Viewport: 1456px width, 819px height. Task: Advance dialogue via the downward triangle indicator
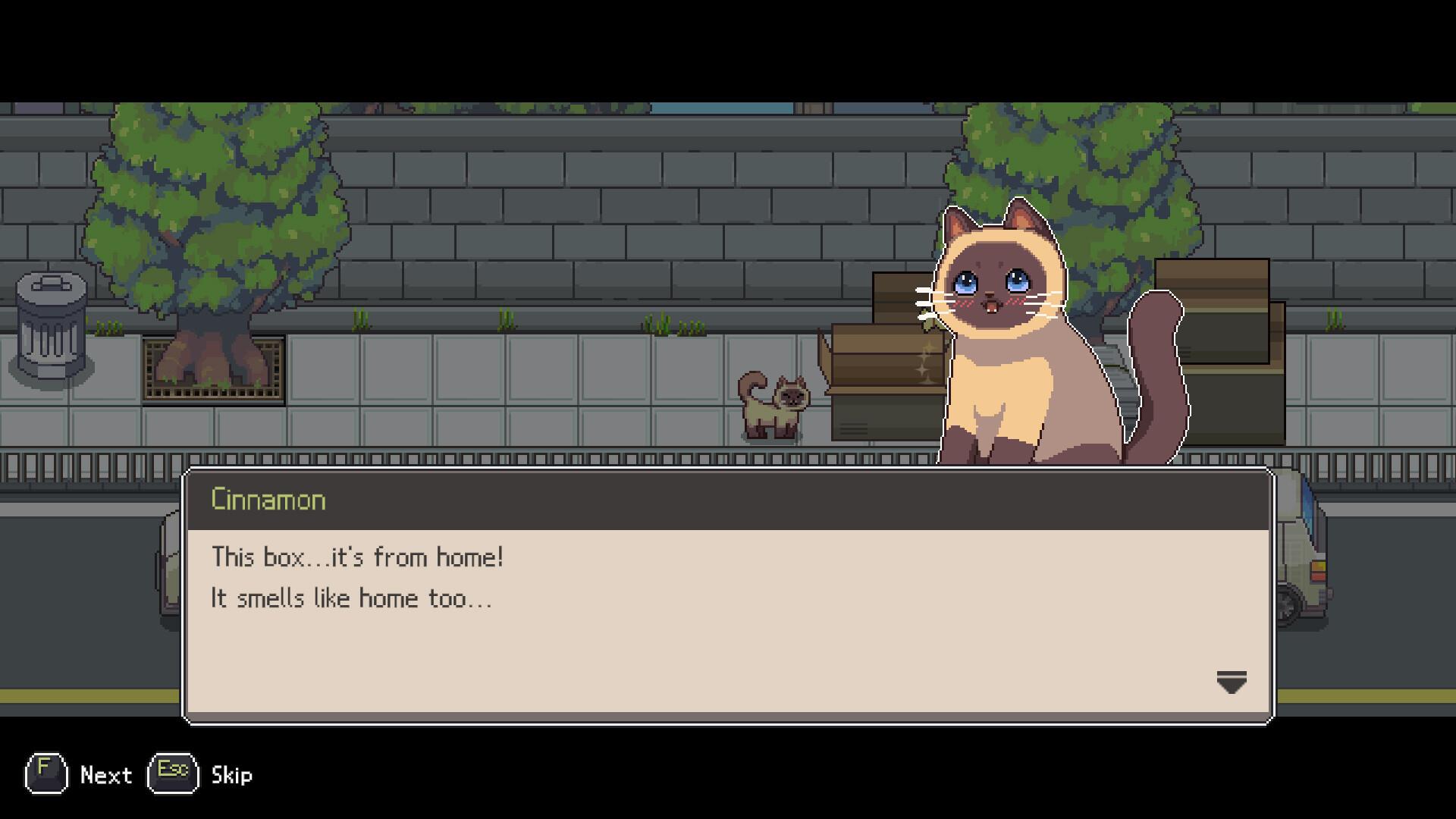click(x=1231, y=682)
